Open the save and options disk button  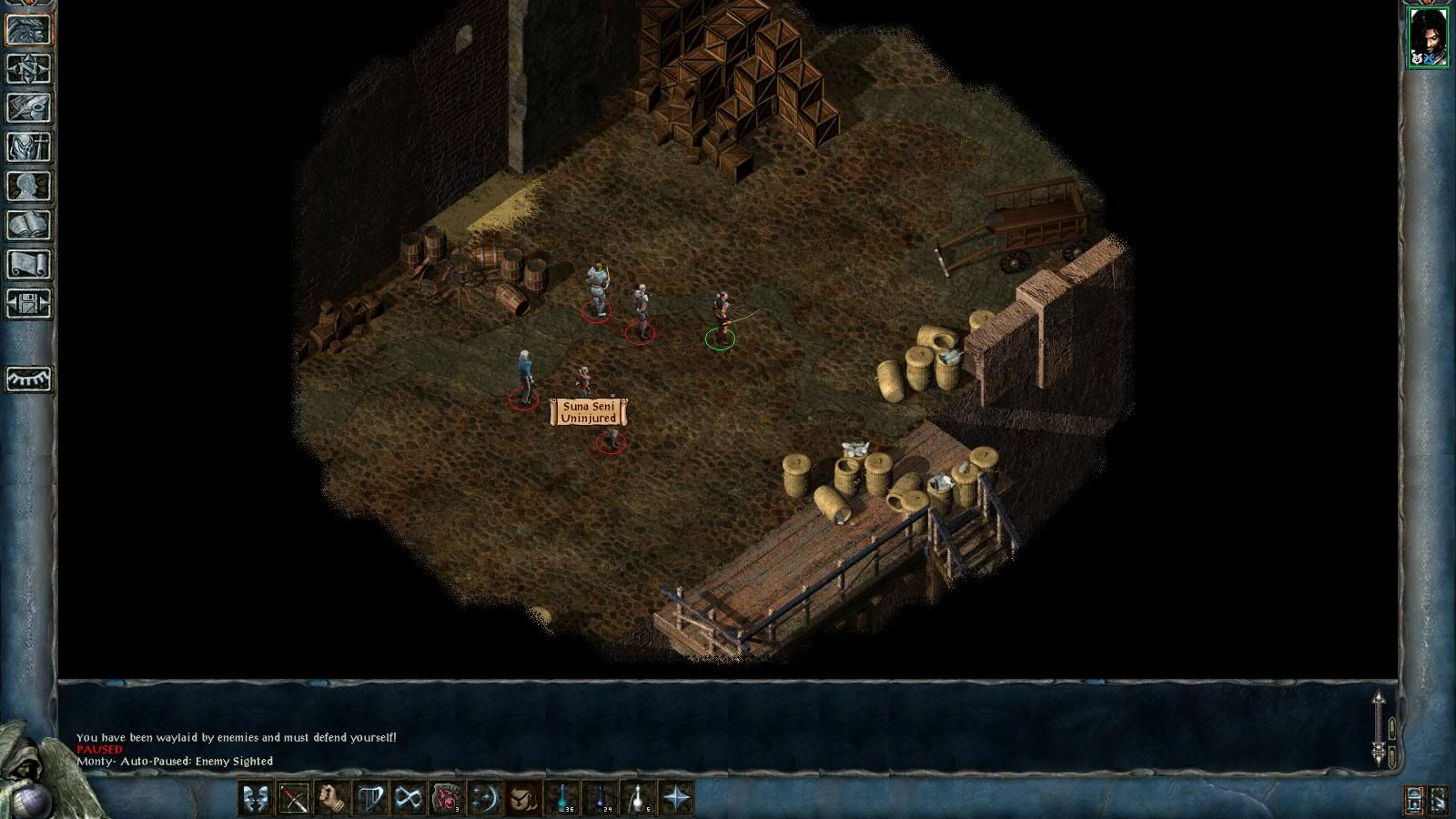[x=29, y=303]
